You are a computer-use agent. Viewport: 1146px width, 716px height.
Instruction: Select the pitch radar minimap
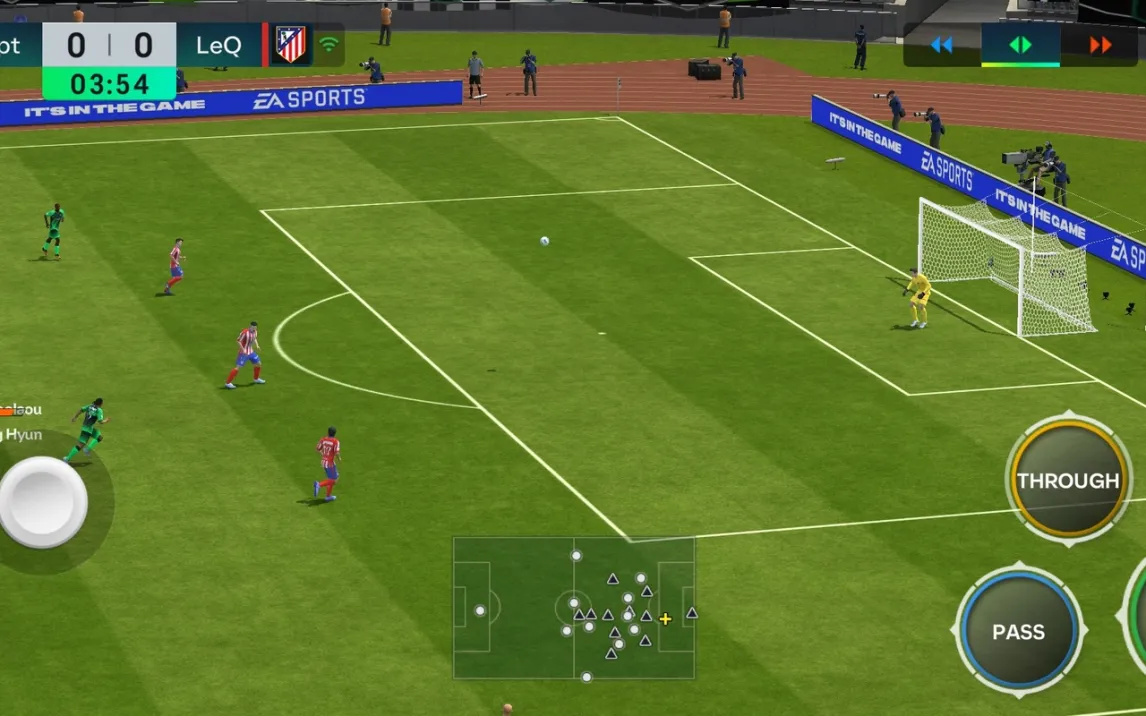(573, 608)
